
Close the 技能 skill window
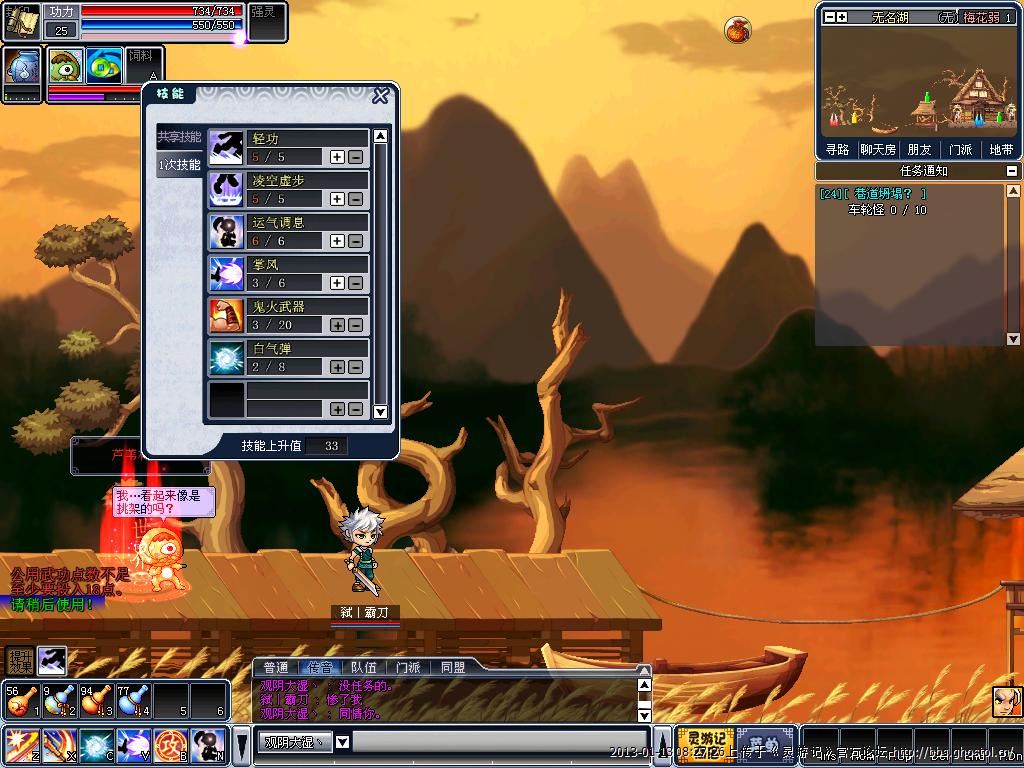click(x=380, y=96)
